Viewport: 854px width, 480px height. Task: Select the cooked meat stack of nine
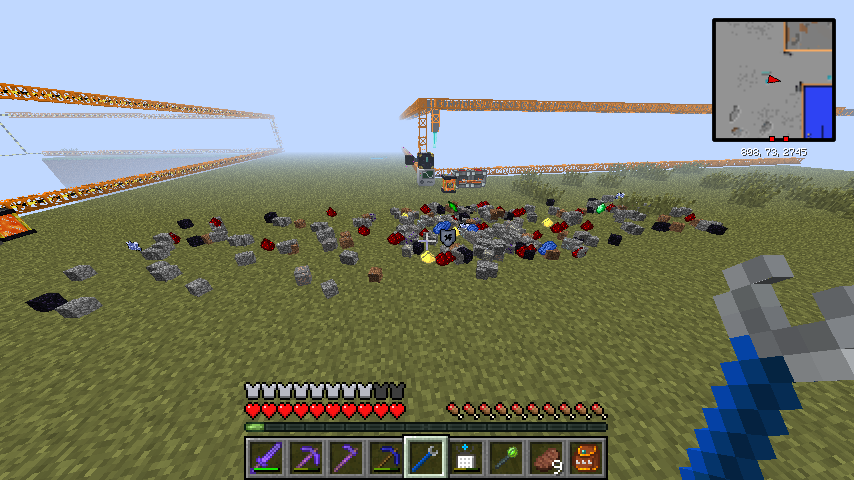click(x=546, y=458)
